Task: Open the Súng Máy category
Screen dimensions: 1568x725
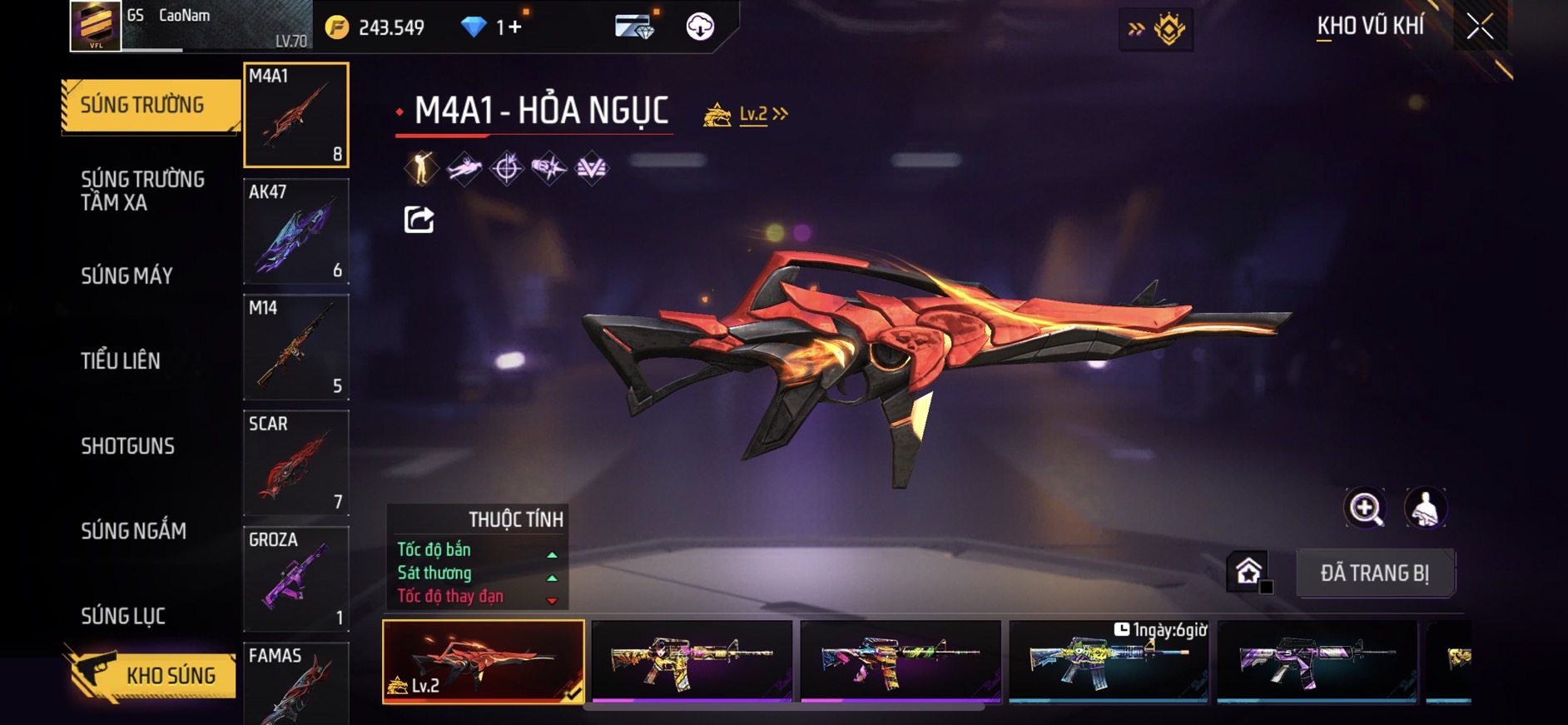Action: pos(127,276)
